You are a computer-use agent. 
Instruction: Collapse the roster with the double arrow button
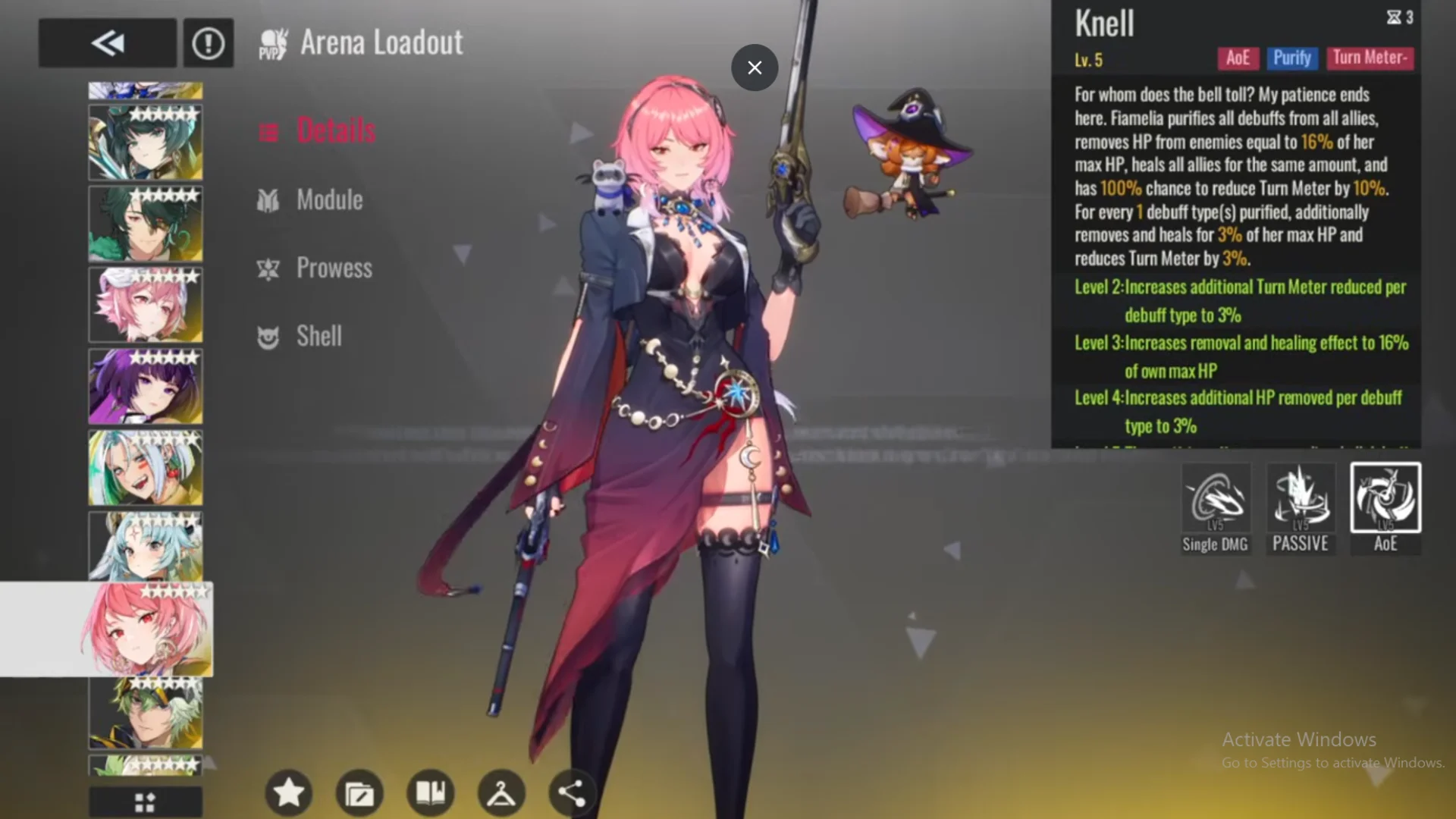107,42
